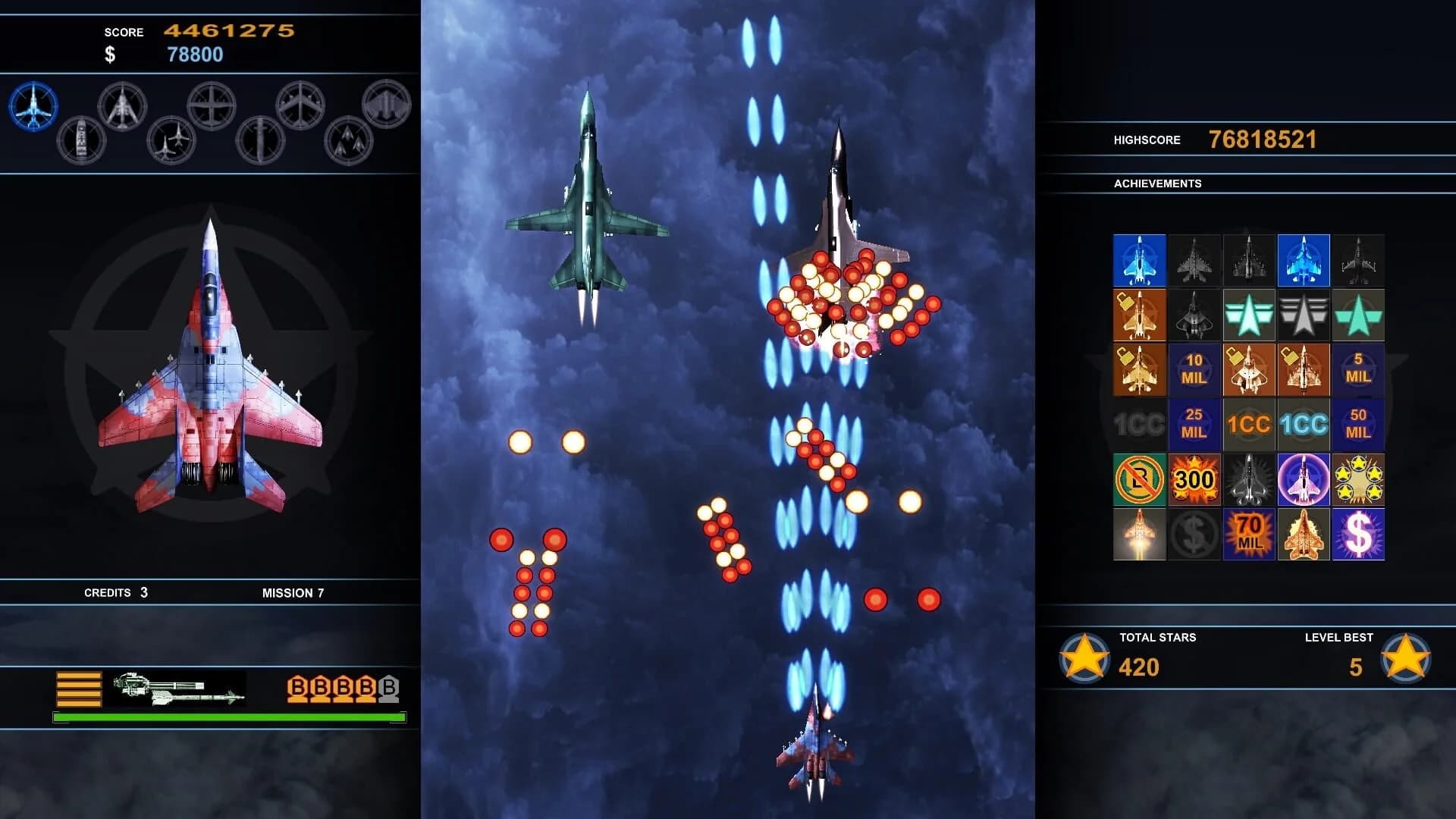The image size is (1456, 819).
Task: Click the no-bomb restriction achievement icon
Action: point(1138,479)
